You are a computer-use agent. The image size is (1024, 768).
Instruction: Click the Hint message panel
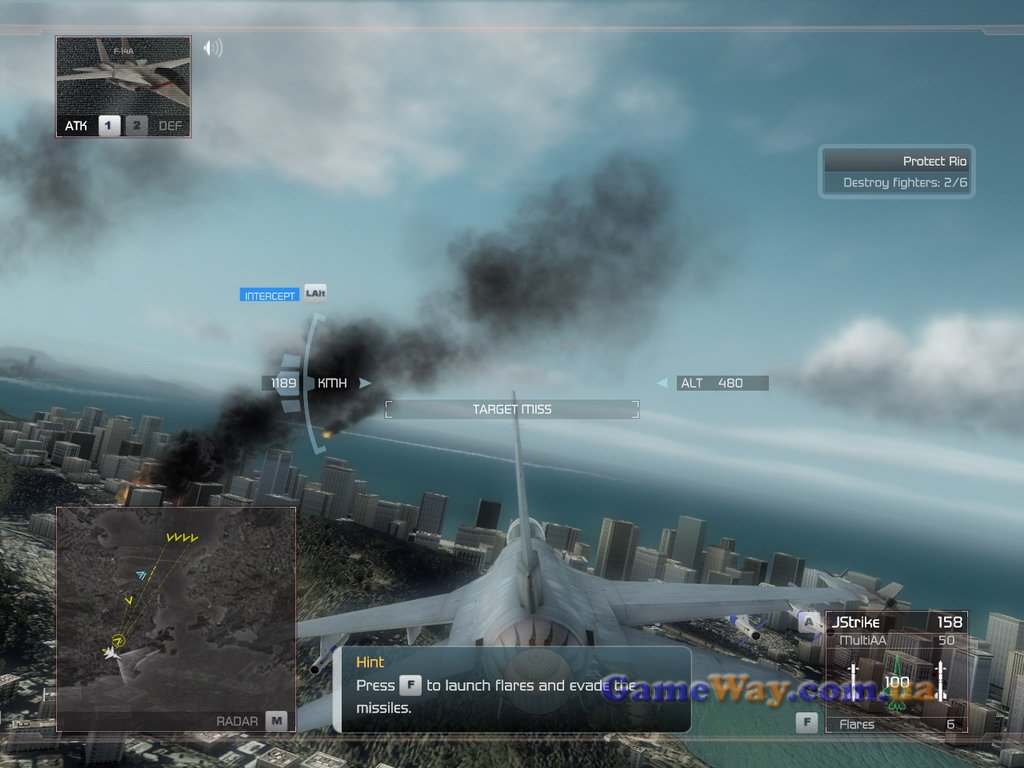[x=511, y=688]
